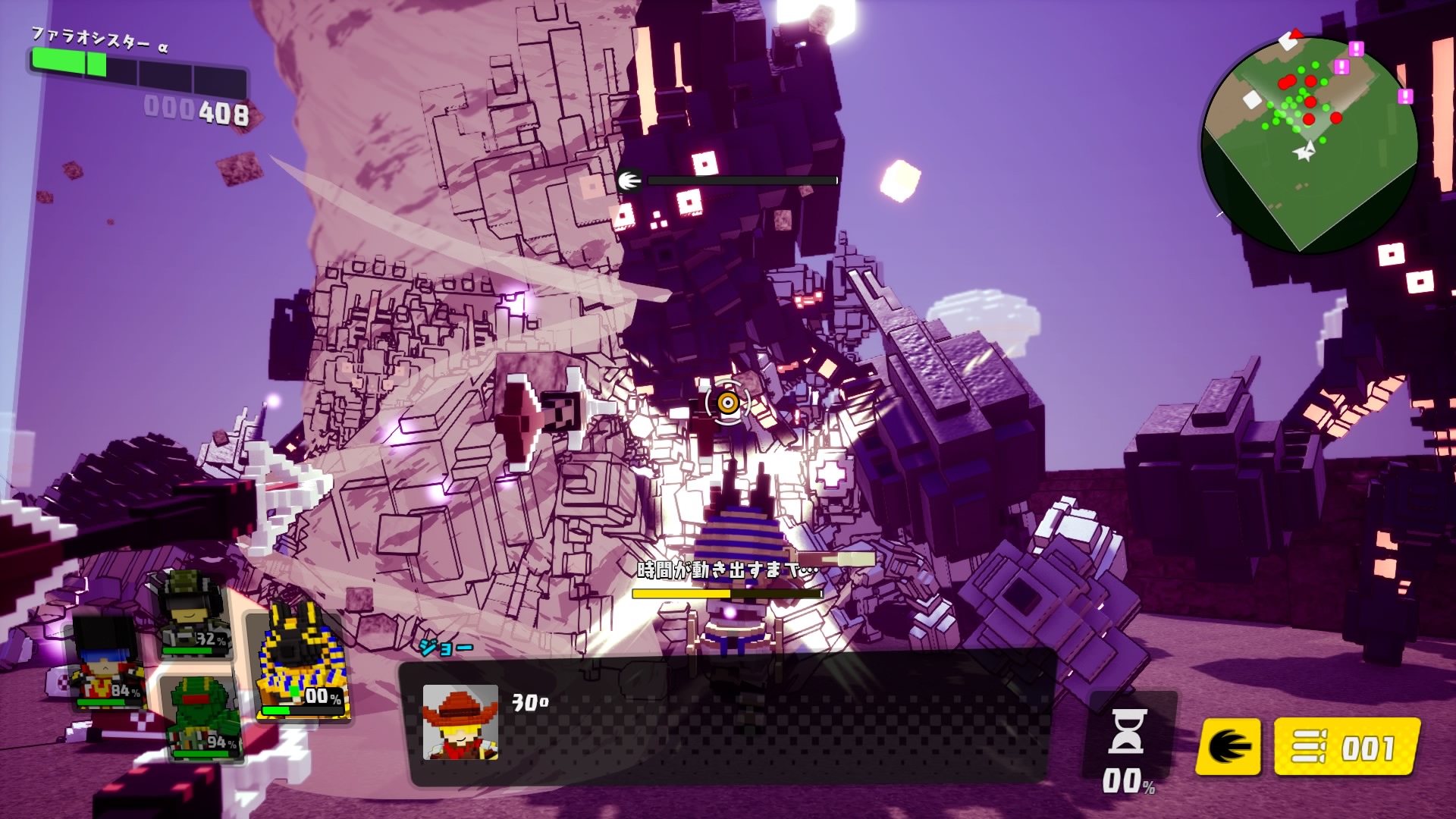The image size is (1456, 819).
Task: Click the cowboy speaker portrait in dialogue
Action: coord(460,722)
